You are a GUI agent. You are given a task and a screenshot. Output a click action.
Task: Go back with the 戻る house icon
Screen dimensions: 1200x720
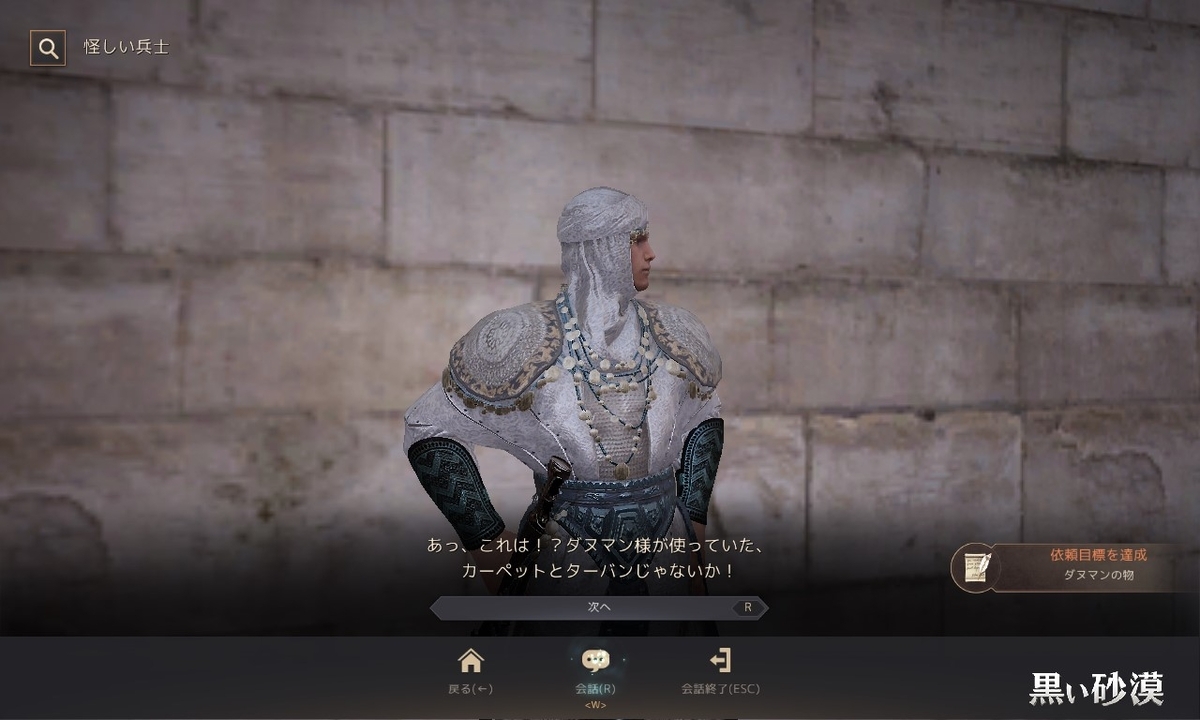coord(470,661)
